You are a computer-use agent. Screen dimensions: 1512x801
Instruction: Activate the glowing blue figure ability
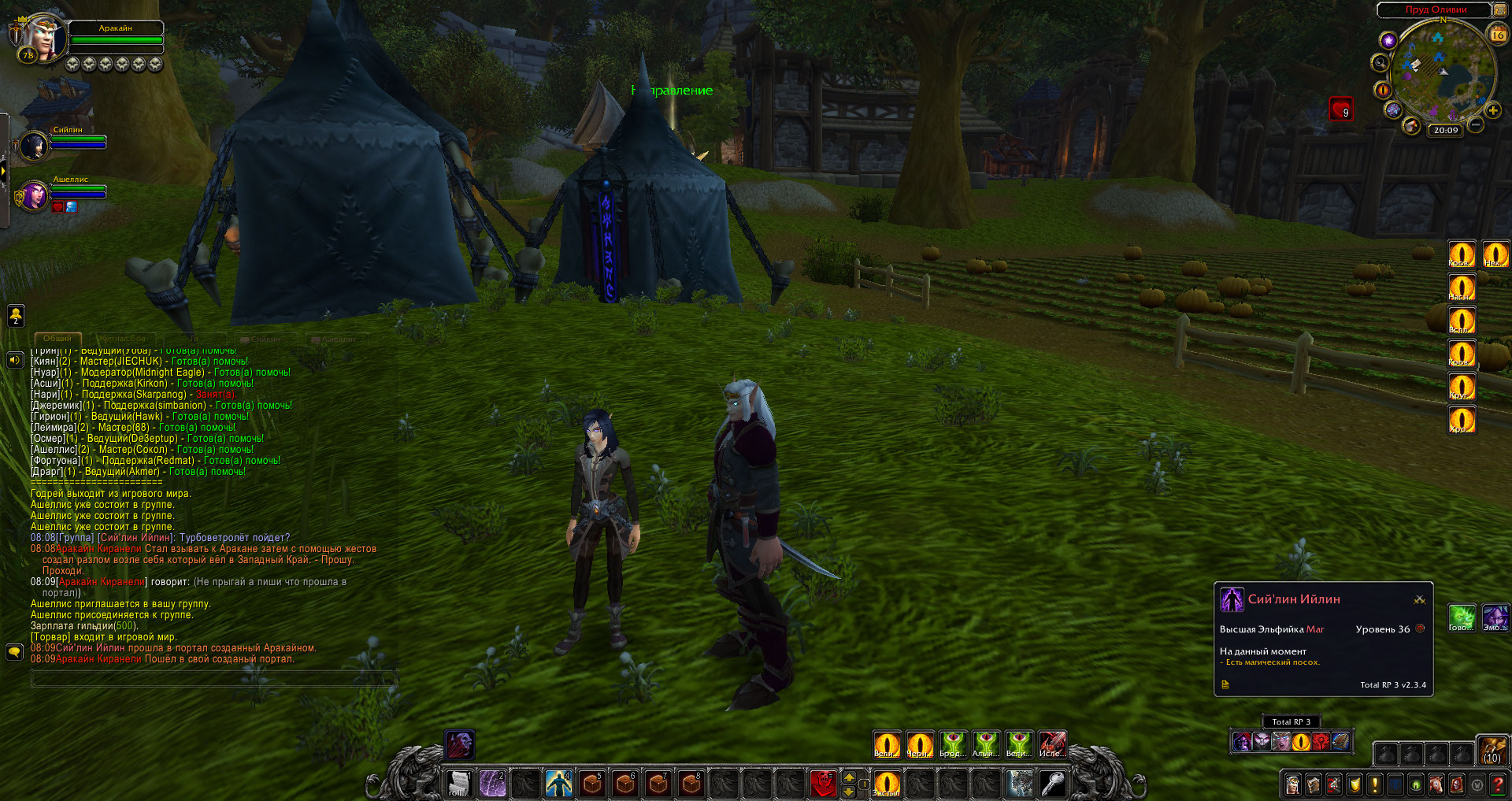(x=558, y=784)
